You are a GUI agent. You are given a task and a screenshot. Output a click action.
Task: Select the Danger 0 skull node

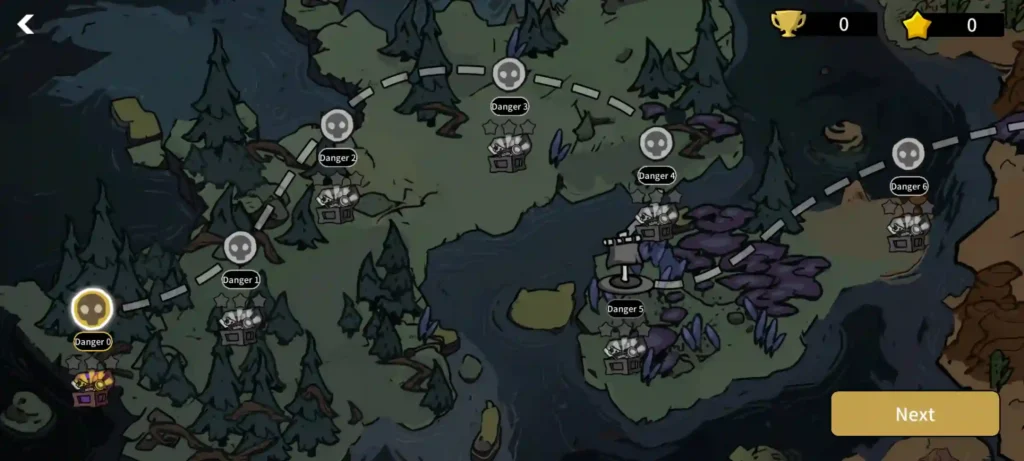click(x=91, y=309)
